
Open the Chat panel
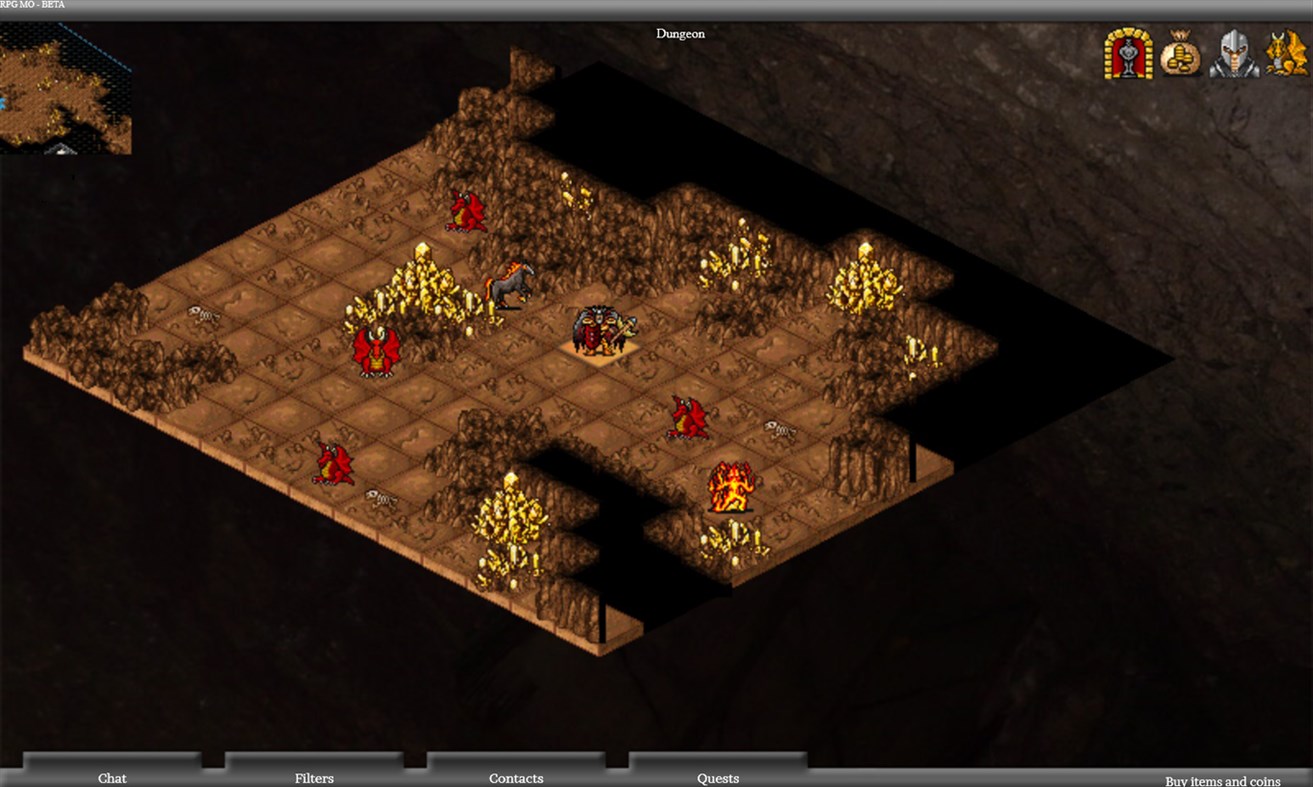pos(112,778)
